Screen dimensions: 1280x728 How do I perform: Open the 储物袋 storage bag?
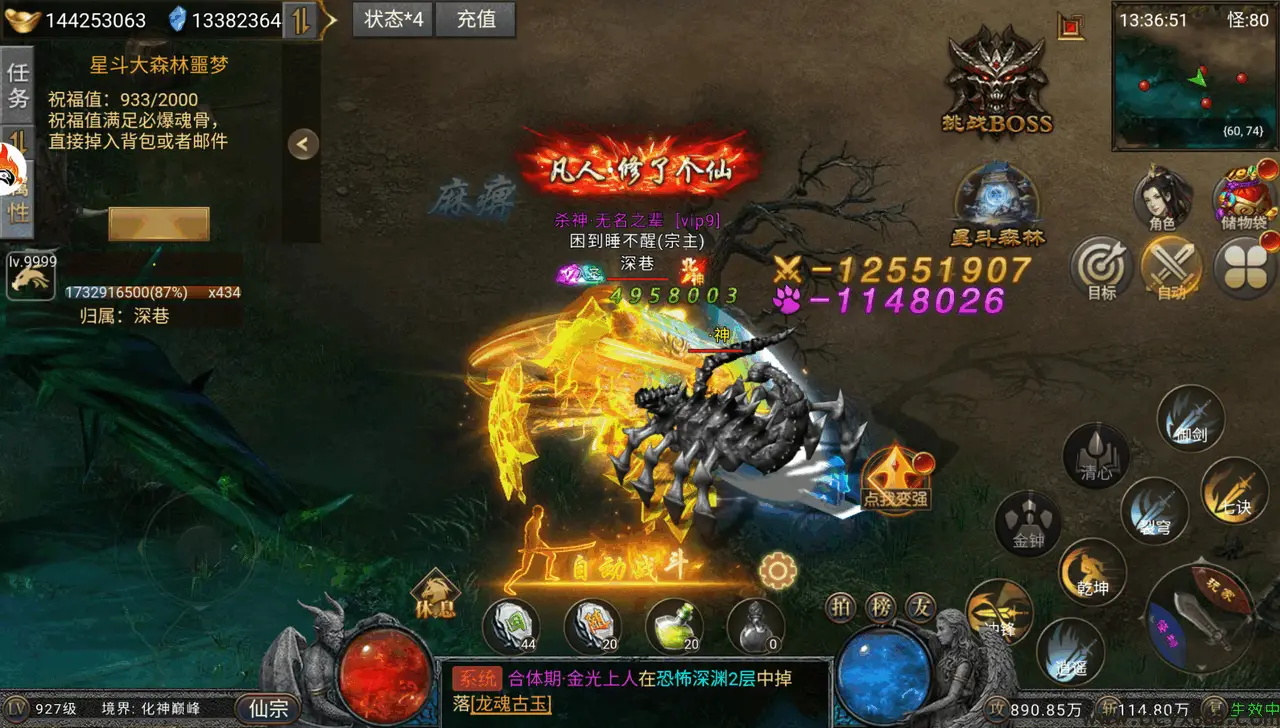(1244, 196)
